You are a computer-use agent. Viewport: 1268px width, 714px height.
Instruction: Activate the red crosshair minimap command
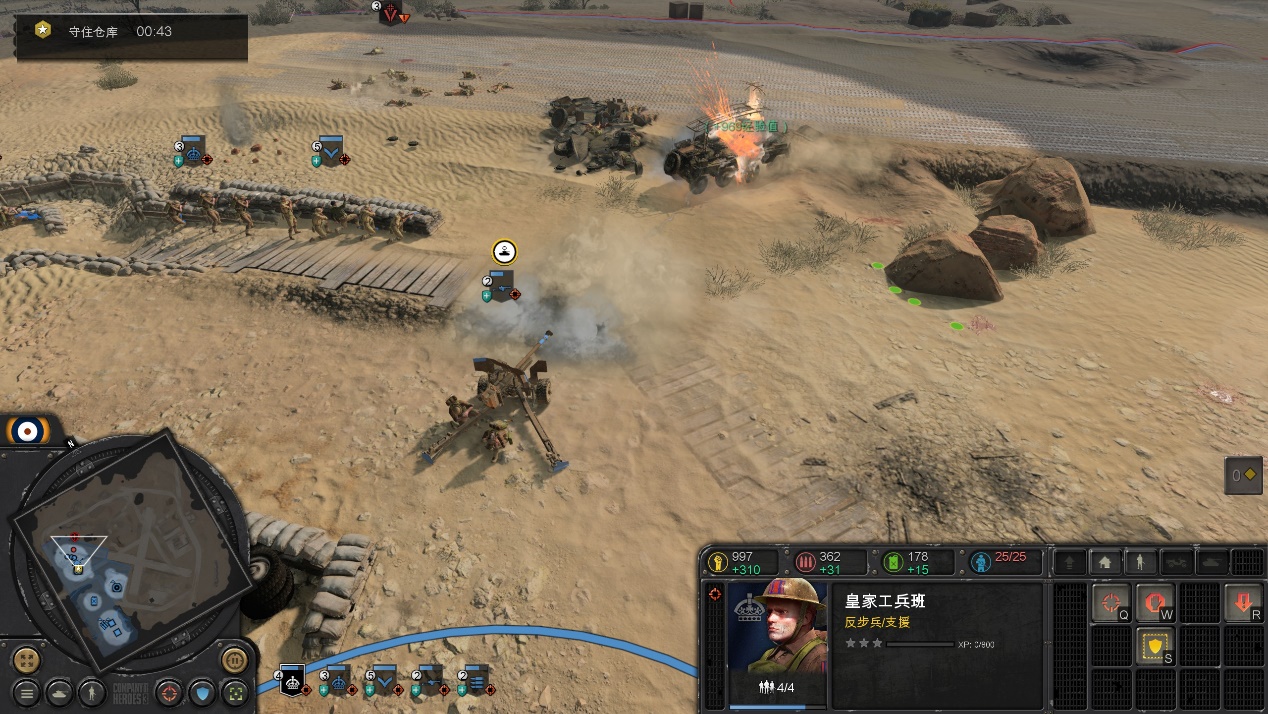170,691
